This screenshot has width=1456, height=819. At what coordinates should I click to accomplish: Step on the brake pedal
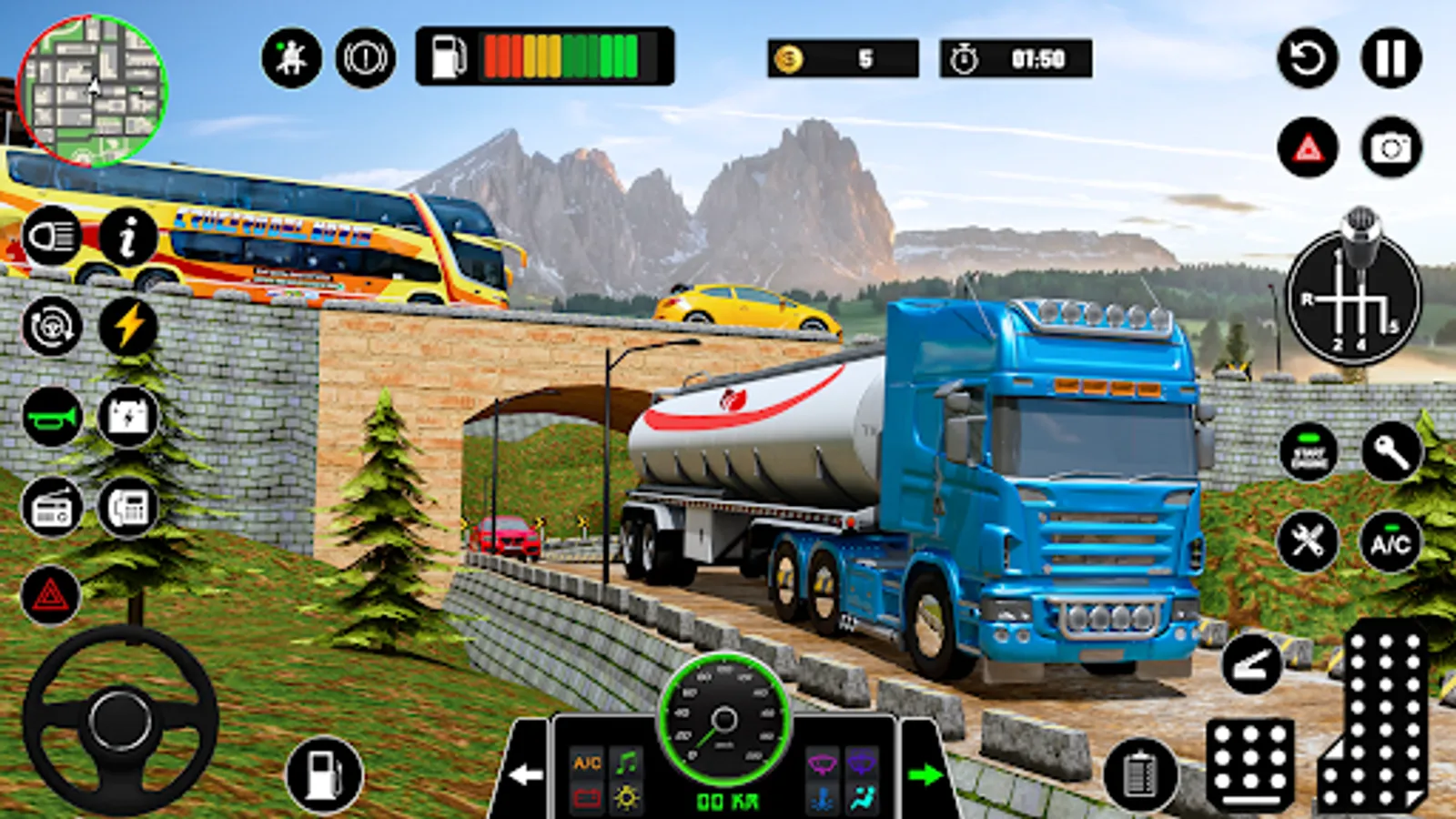click(x=1250, y=763)
